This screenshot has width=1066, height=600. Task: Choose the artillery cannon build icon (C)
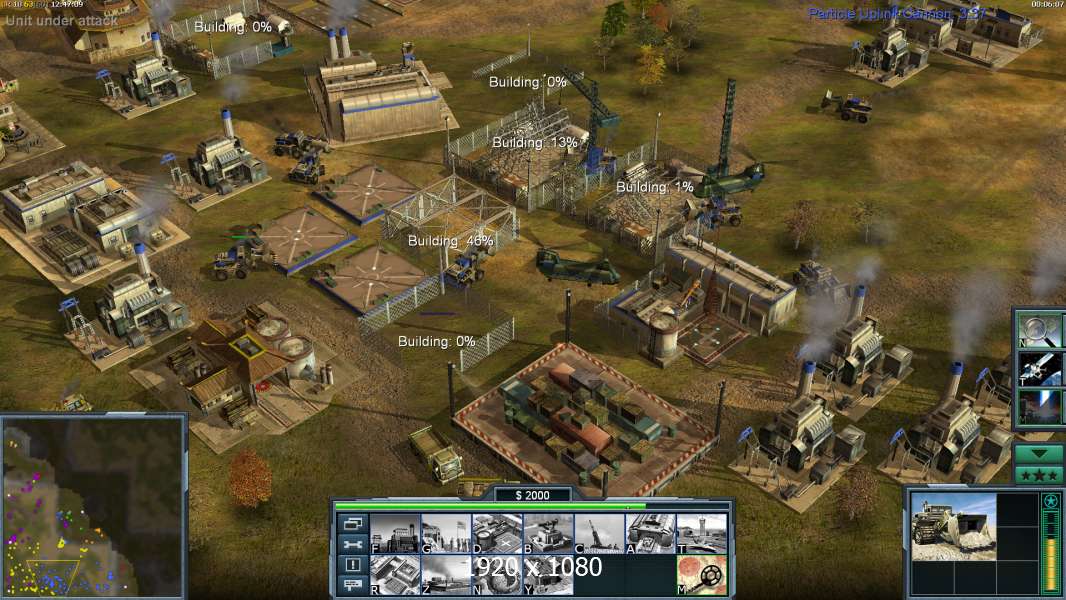tap(599, 534)
